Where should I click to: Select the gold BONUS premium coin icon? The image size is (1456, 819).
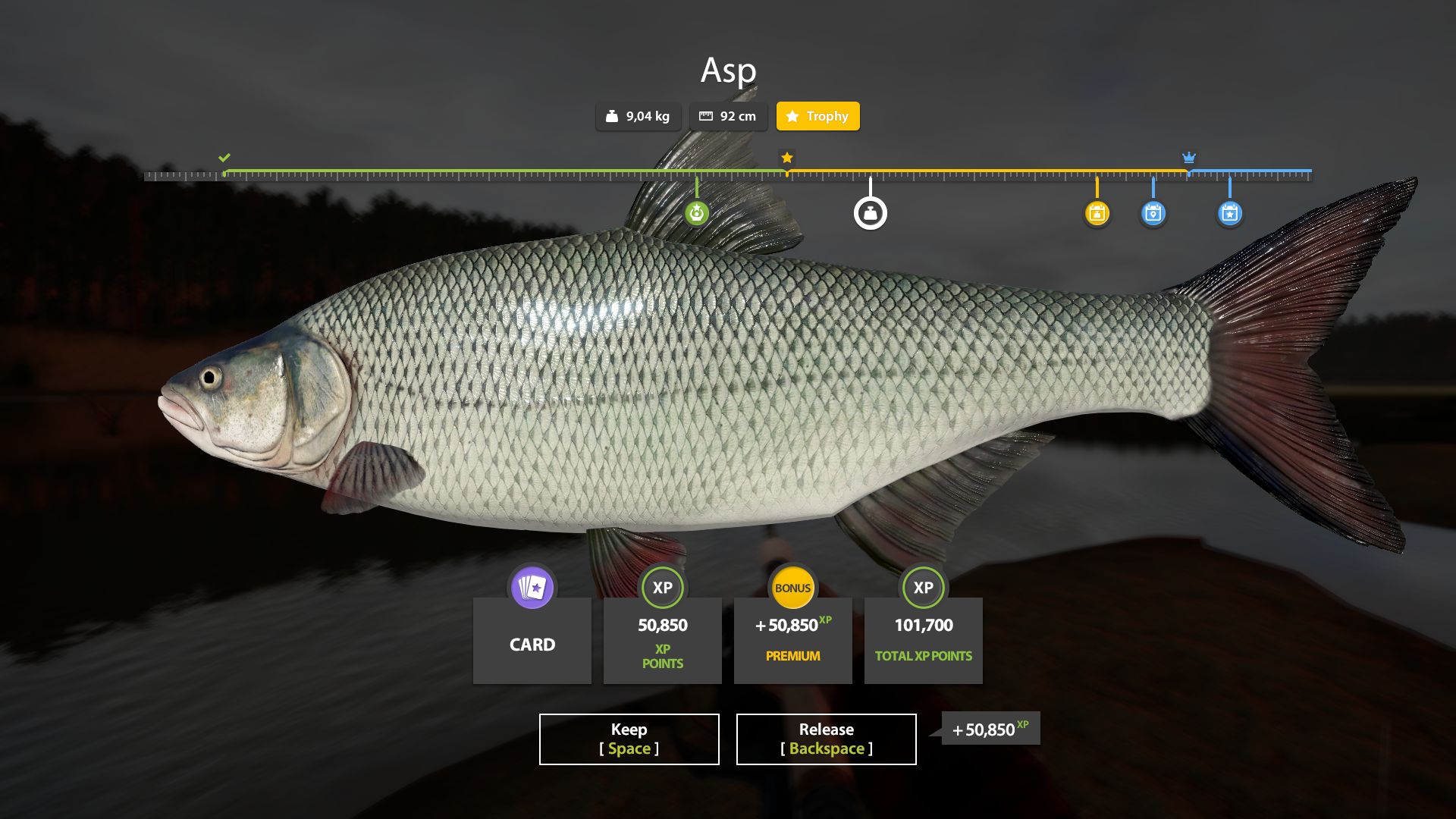792,588
